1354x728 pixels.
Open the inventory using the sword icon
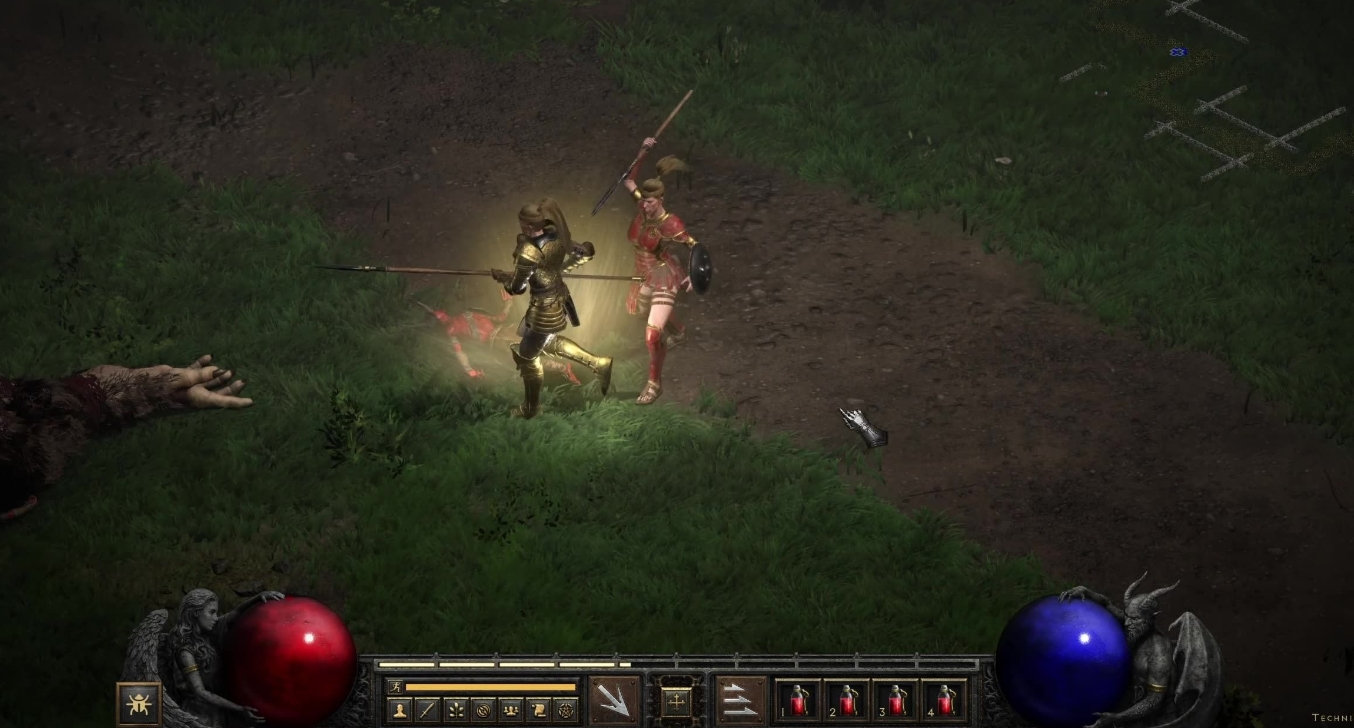(427, 710)
